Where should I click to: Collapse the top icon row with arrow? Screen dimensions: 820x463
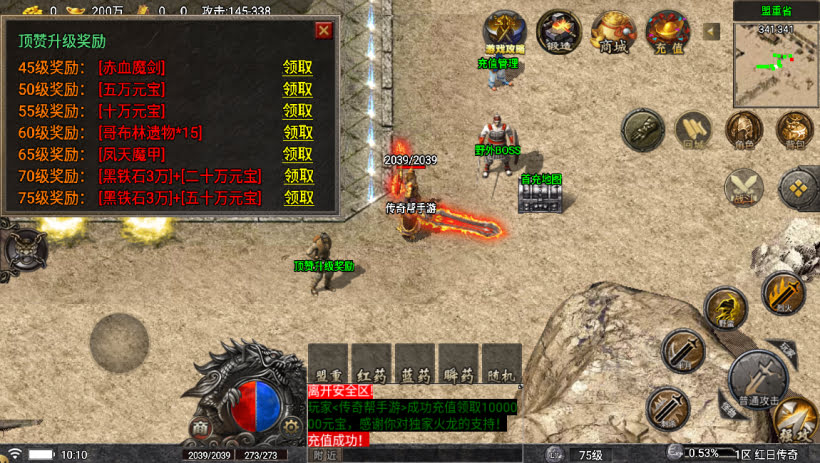(x=712, y=31)
